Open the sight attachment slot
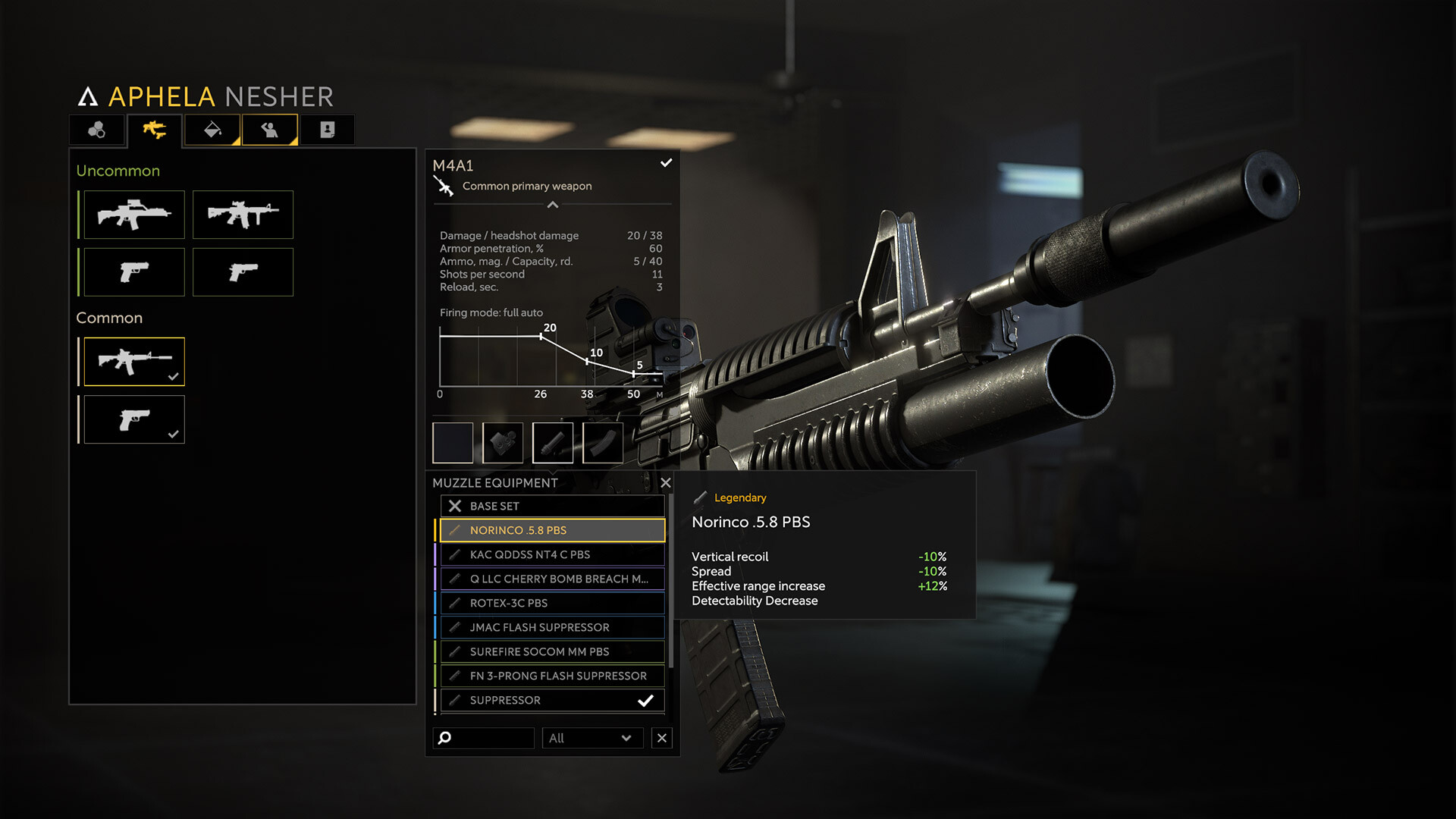This screenshot has height=819, width=1456. (x=503, y=443)
